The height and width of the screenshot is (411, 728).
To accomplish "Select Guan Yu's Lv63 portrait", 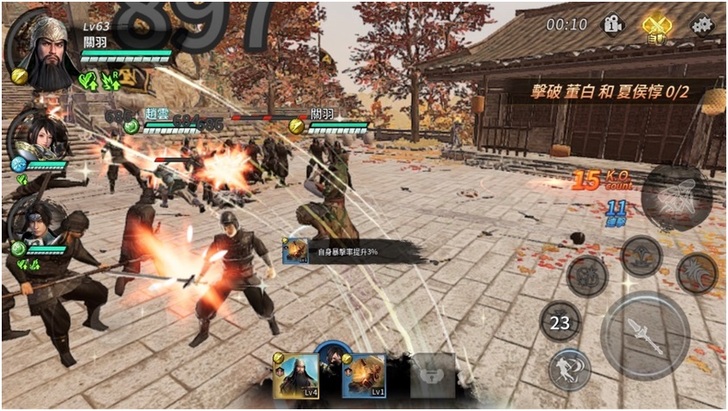I will 39,51.
